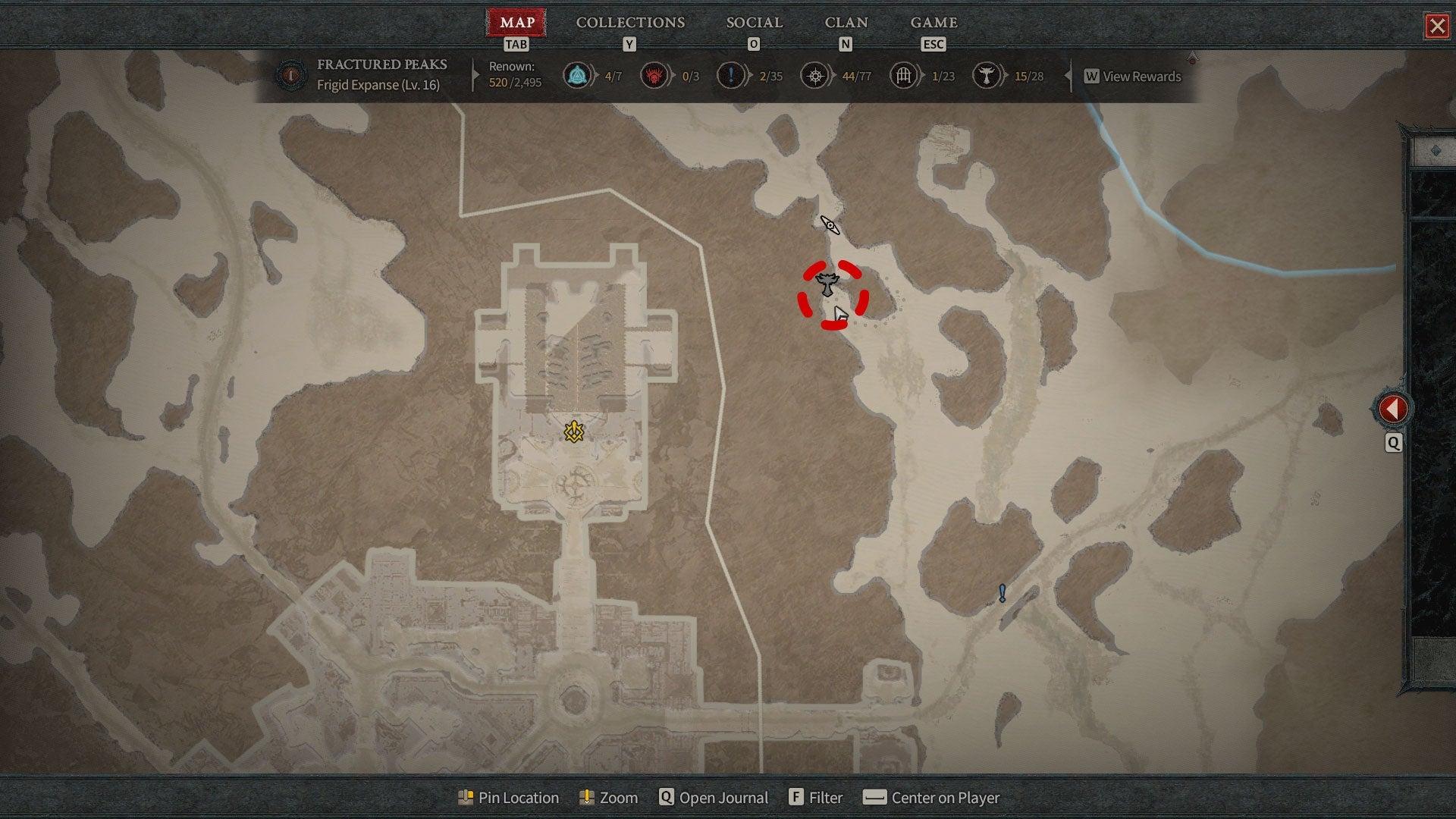View Rewards for Fractured Peaks renown

tap(1133, 77)
